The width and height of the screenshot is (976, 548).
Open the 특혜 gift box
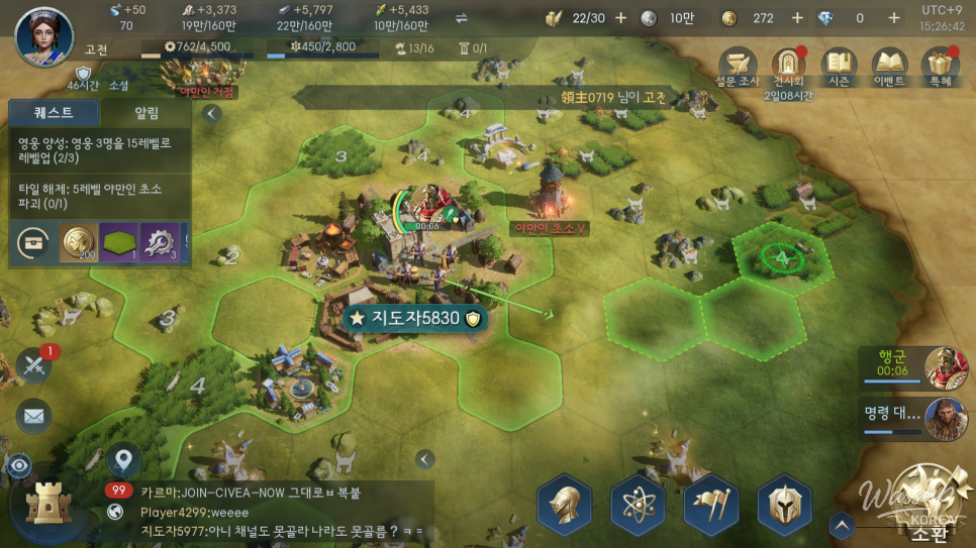pyautogui.click(x=939, y=66)
